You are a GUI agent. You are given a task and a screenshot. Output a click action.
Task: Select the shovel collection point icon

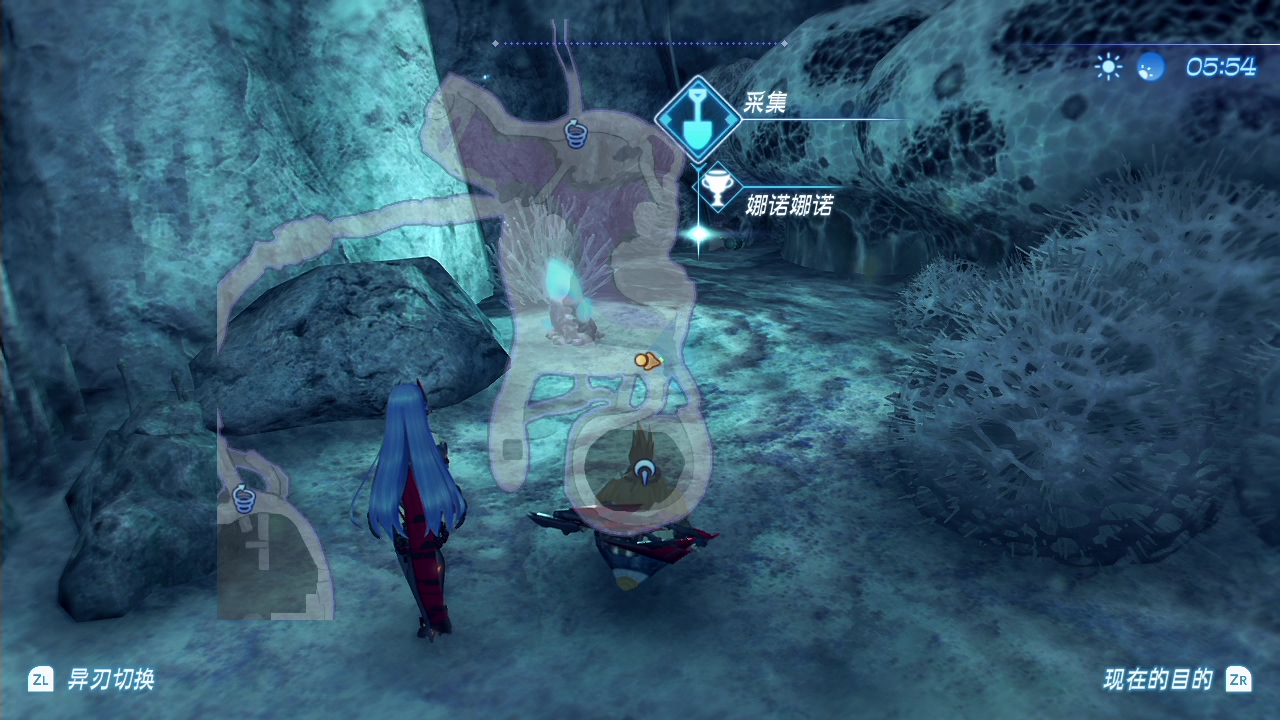pyautogui.click(x=698, y=119)
